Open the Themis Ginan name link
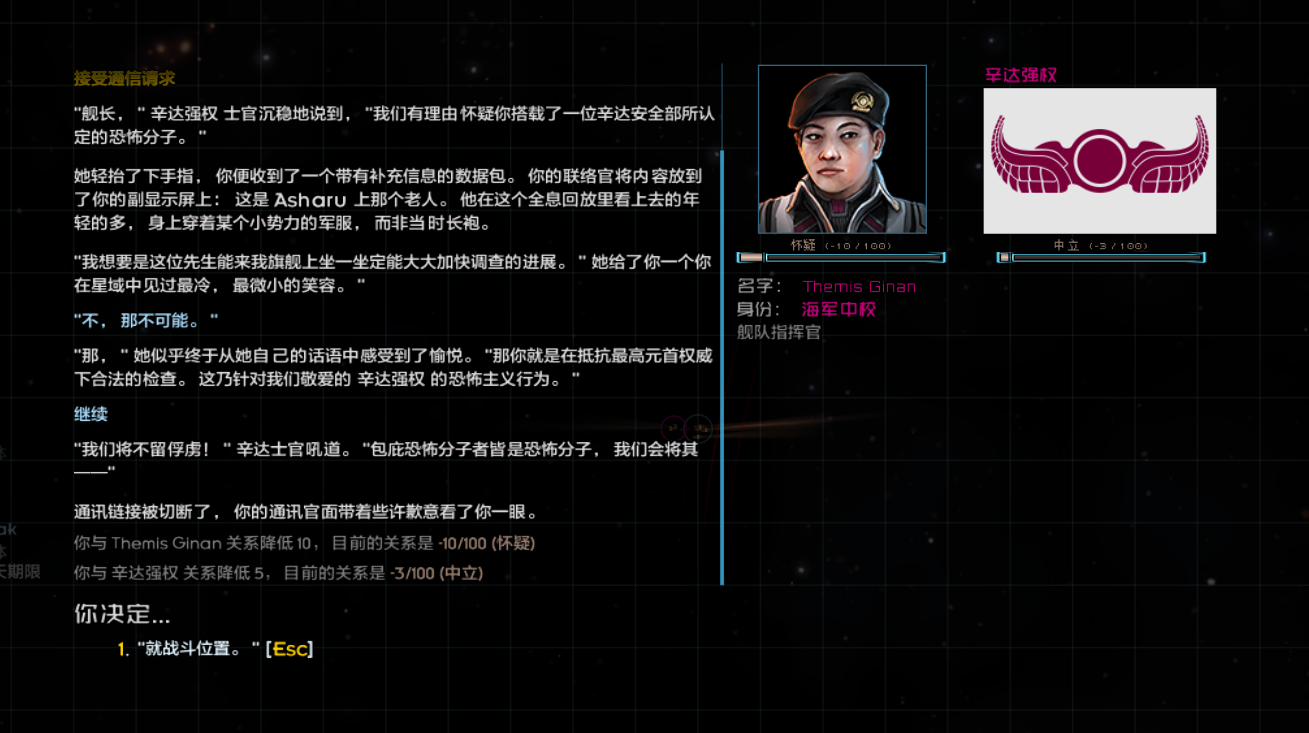1309x733 pixels. (858, 286)
